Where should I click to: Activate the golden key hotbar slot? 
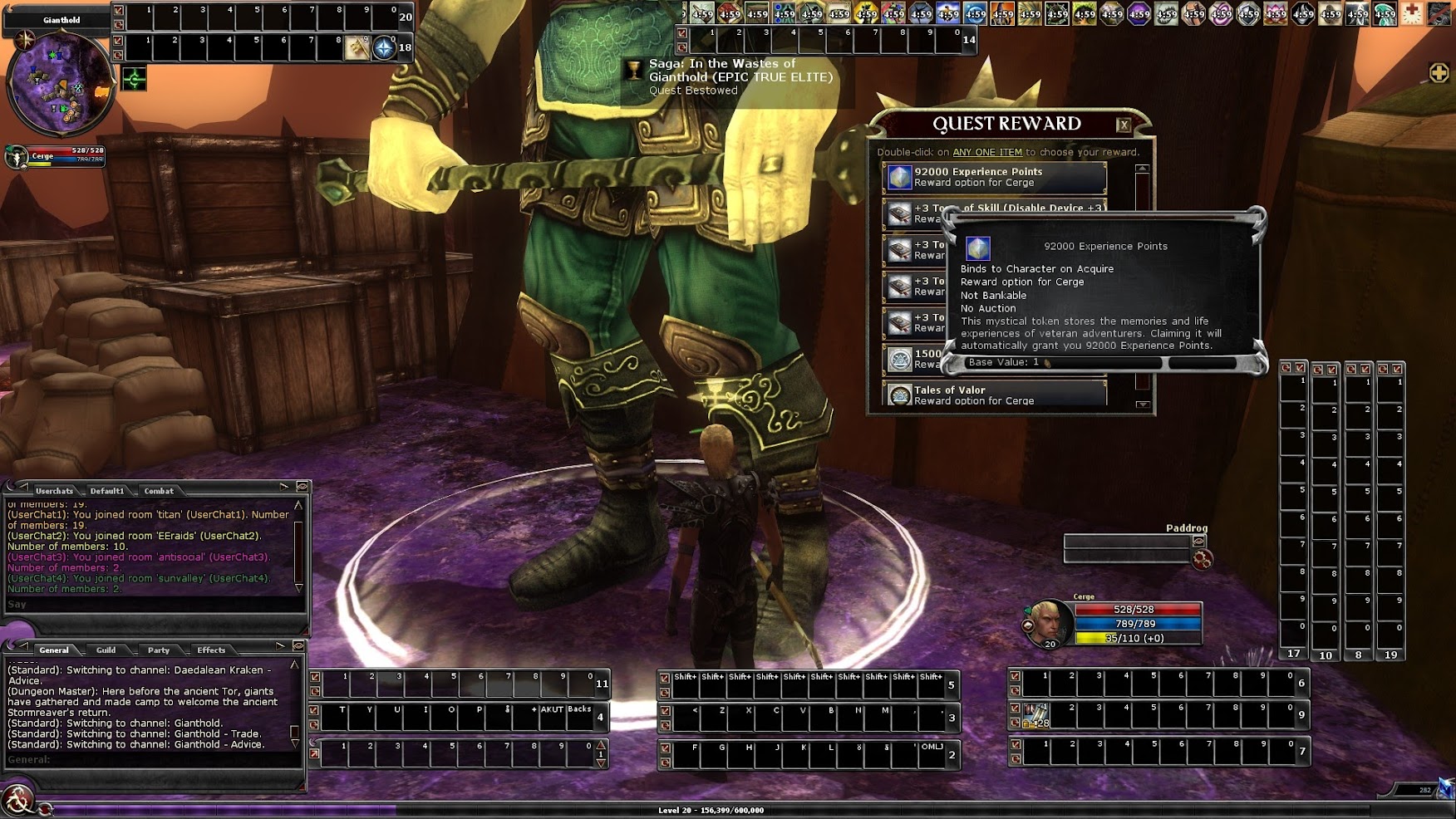(x=357, y=48)
